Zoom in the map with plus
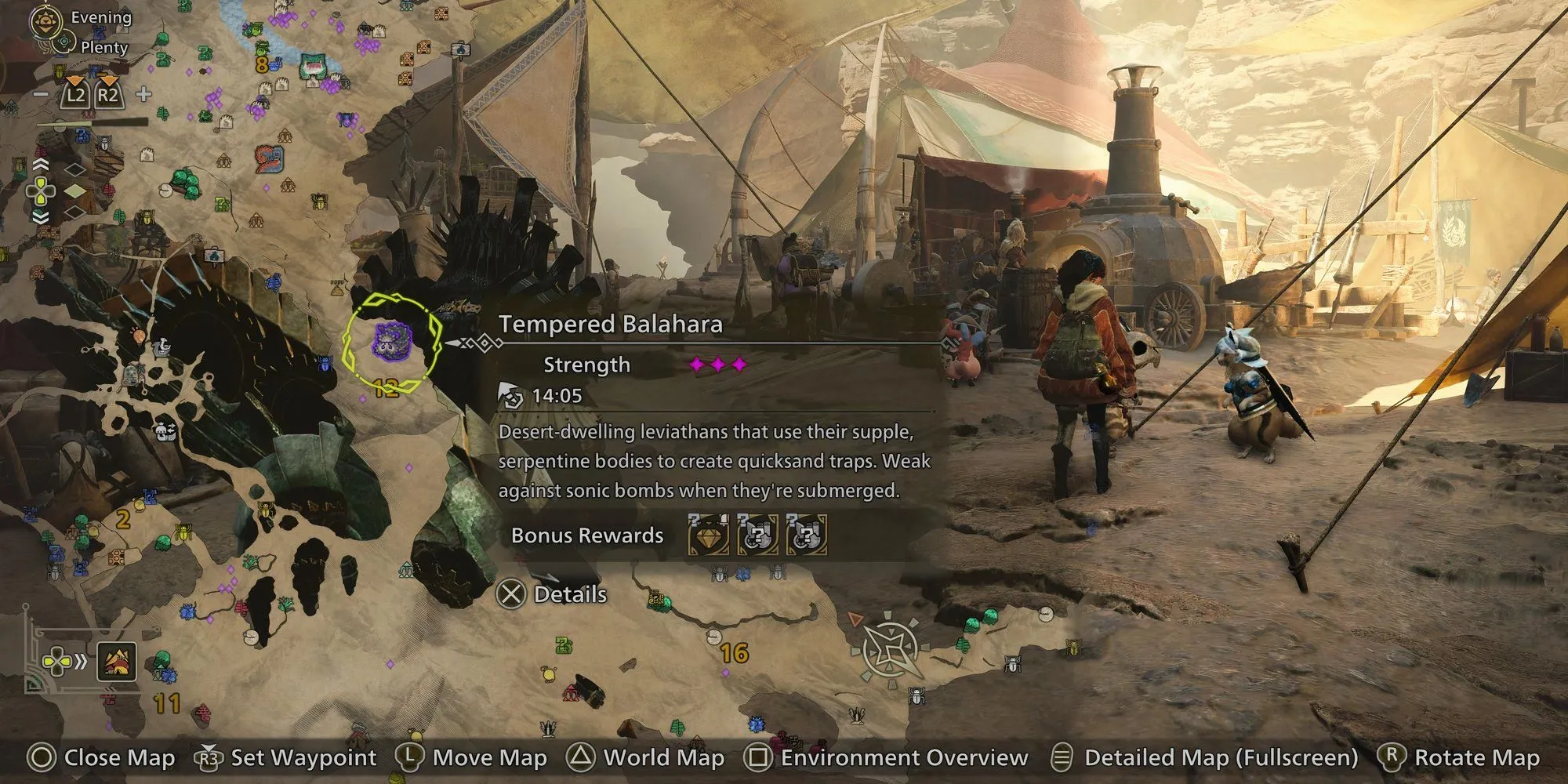Image resolution: width=1568 pixels, height=784 pixels. (143, 95)
